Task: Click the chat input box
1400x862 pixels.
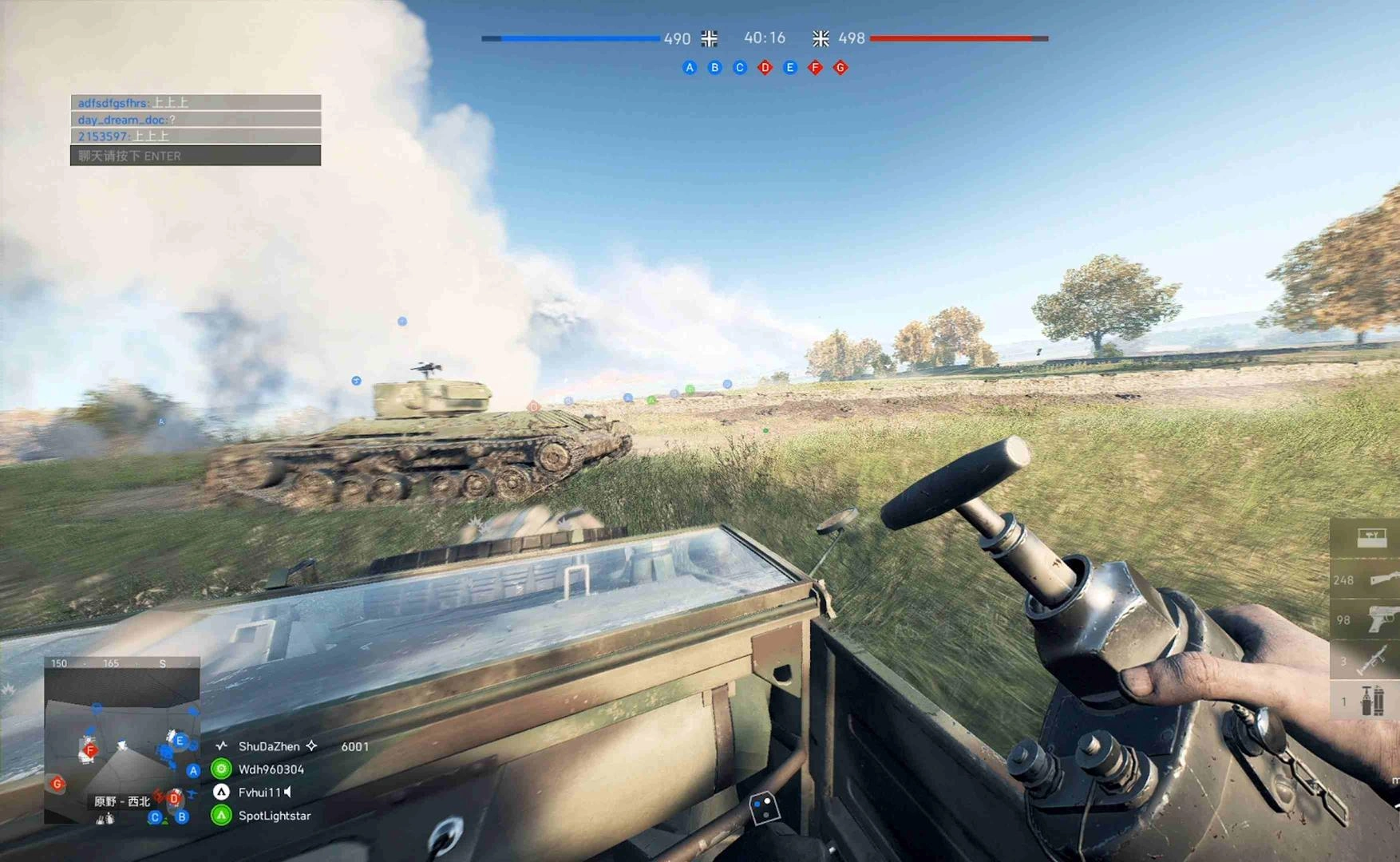Action: [196, 156]
